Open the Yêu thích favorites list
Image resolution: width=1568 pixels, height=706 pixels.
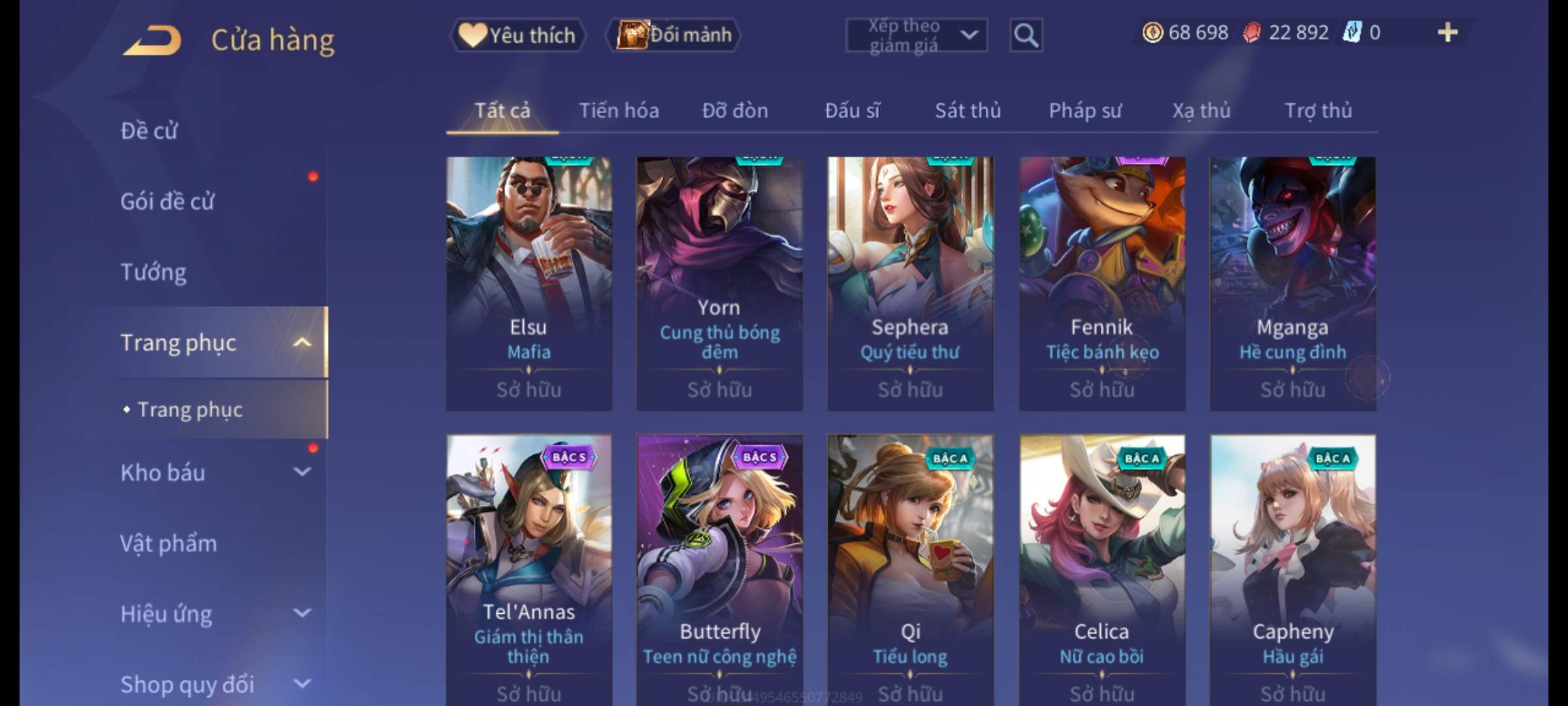click(517, 35)
